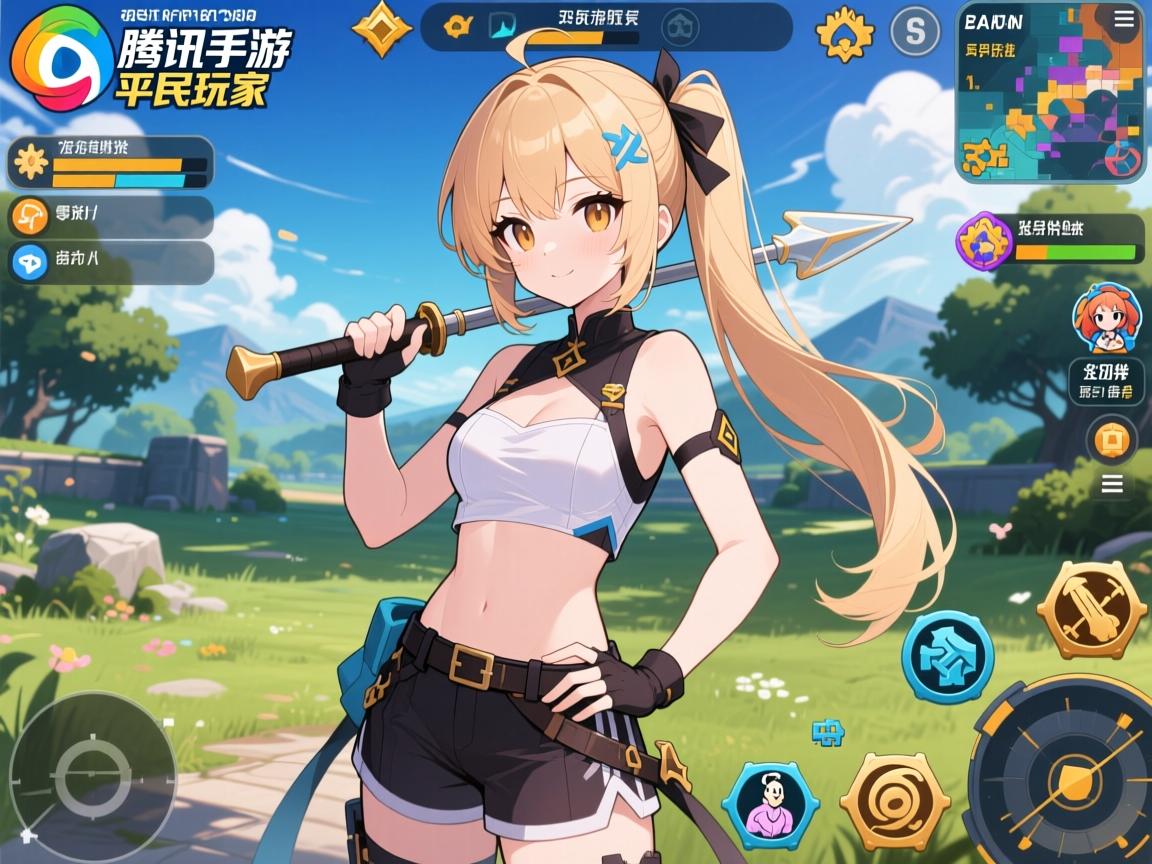
Task: Open the gold gear settings icon
Action: point(844,33)
